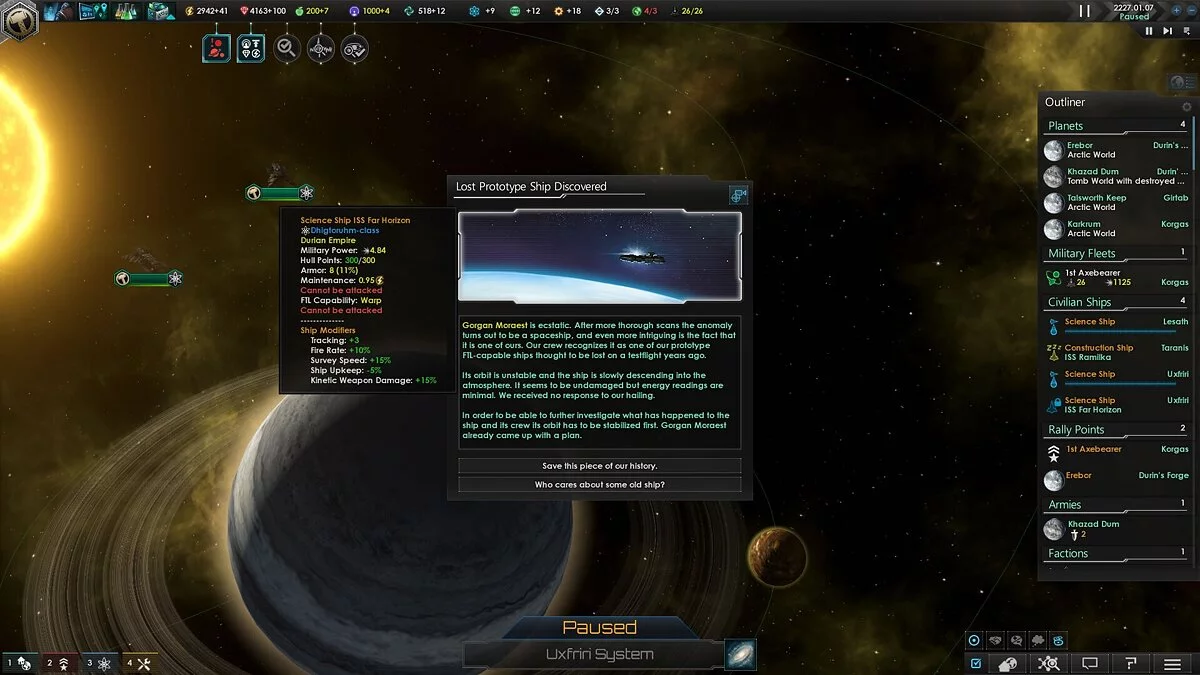Toggle the large pause button by the date

[1085, 11]
